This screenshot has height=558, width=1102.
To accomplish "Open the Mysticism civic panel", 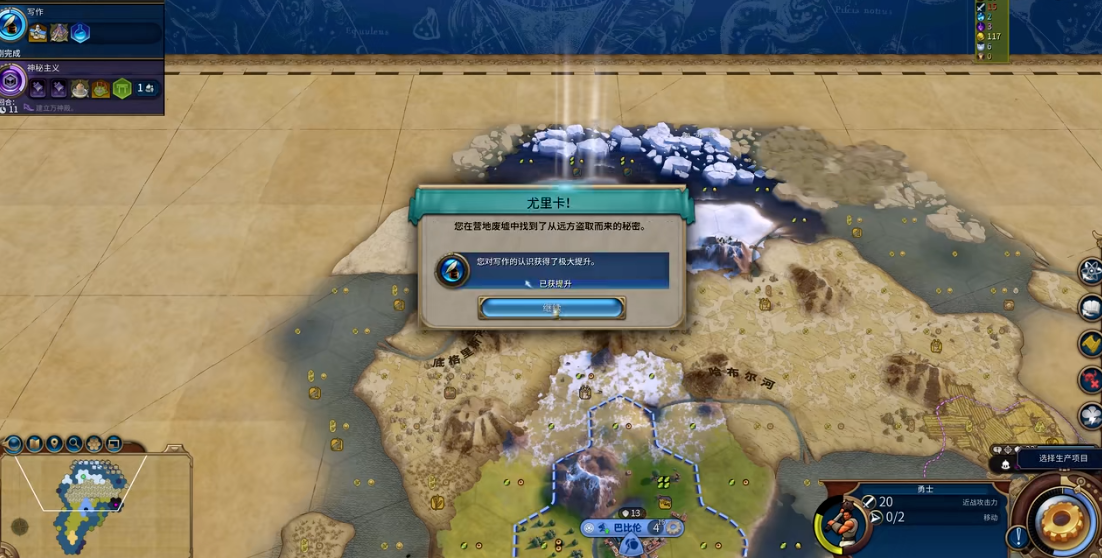I will [x=12, y=81].
